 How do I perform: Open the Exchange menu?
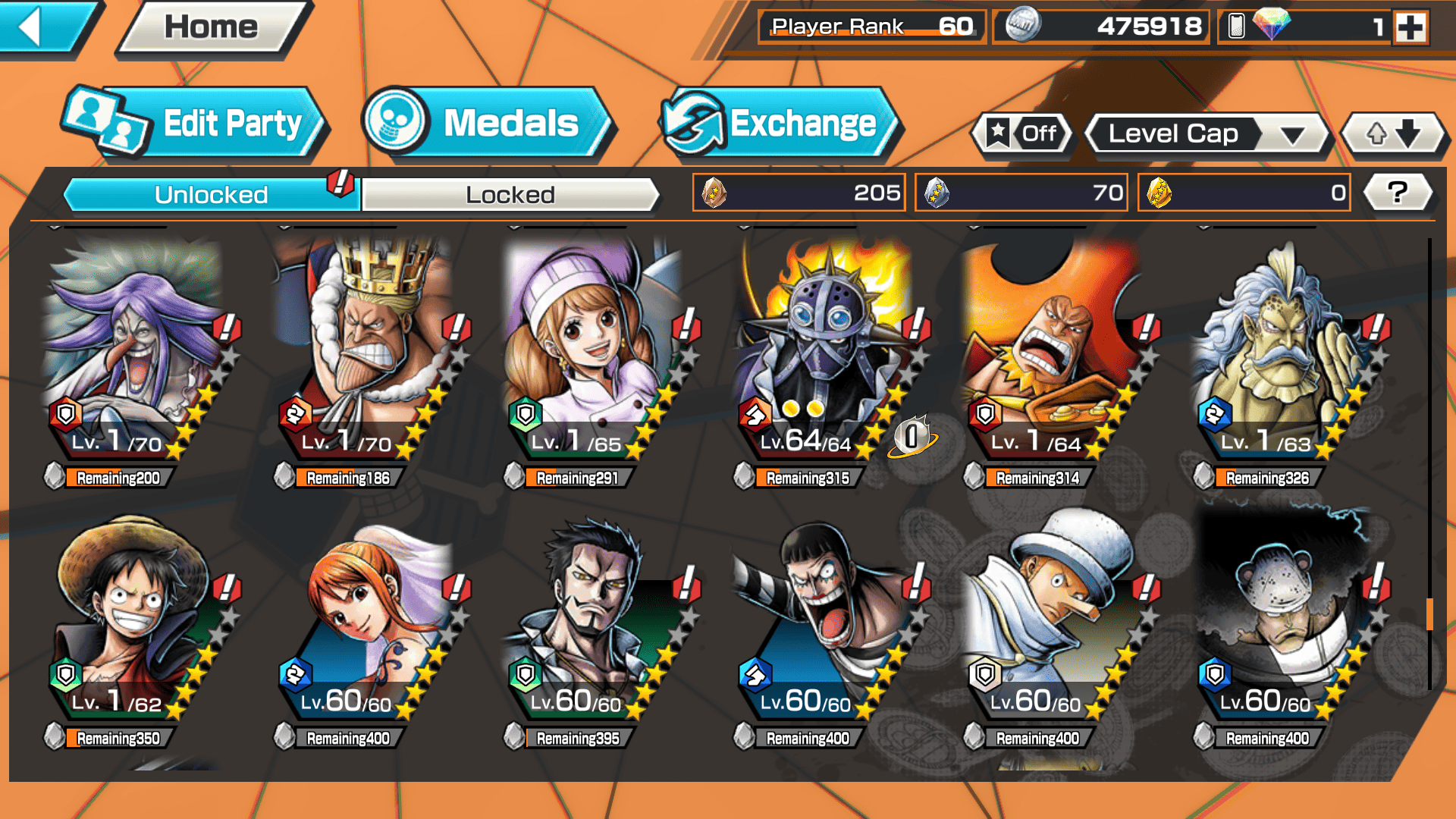tap(781, 124)
